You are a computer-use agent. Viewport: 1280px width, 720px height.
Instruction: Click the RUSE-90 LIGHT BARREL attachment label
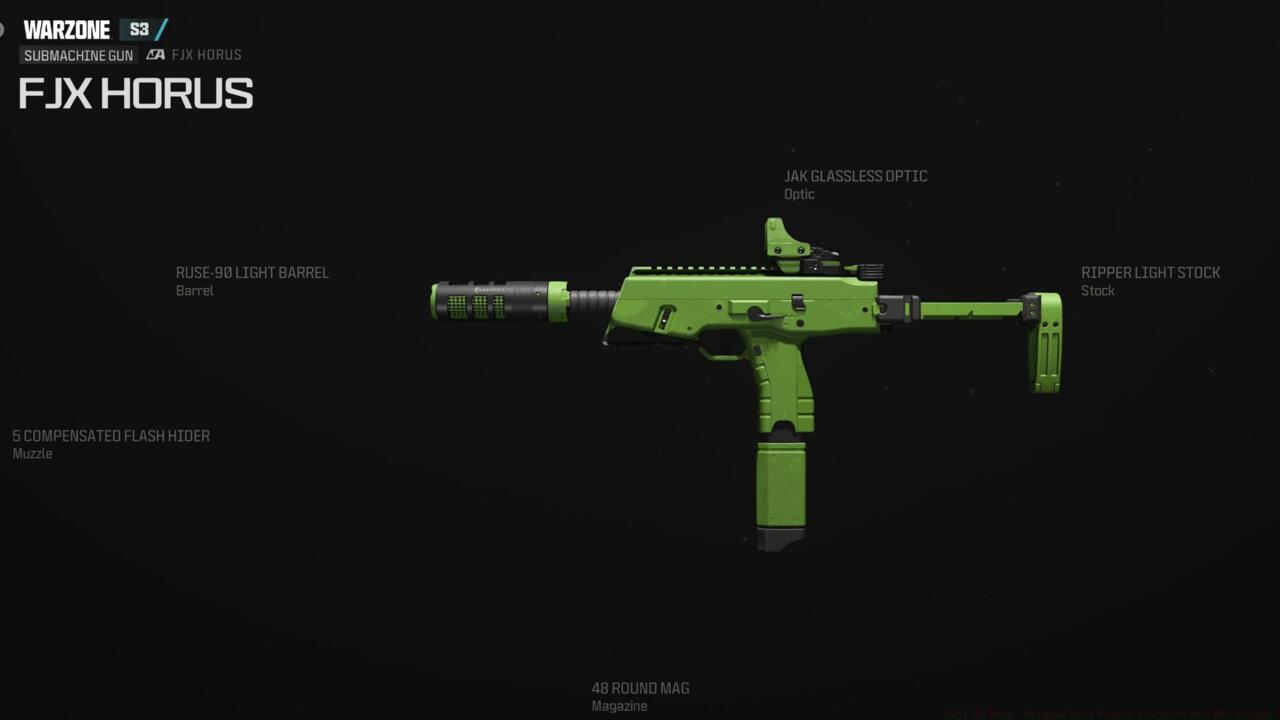(252, 272)
